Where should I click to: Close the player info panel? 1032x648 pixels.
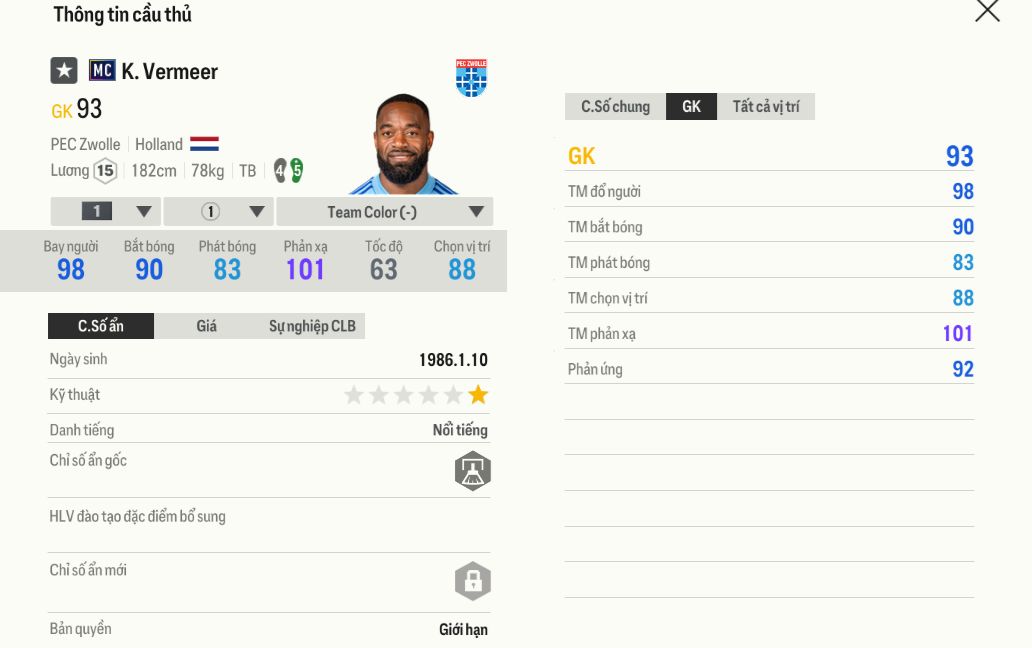(987, 11)
